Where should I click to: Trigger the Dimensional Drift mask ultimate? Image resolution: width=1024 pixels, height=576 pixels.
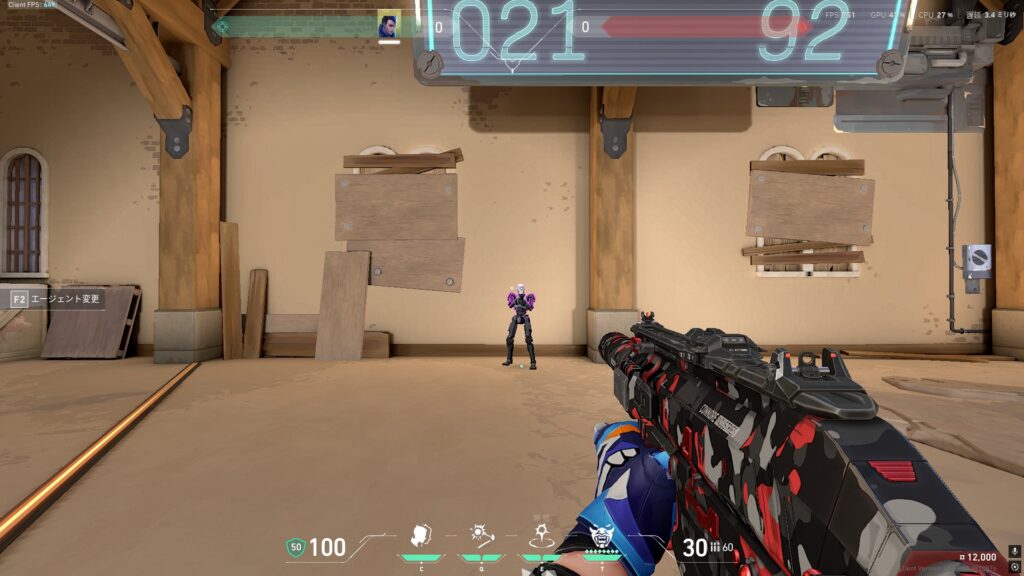click(x=602, y=537)
